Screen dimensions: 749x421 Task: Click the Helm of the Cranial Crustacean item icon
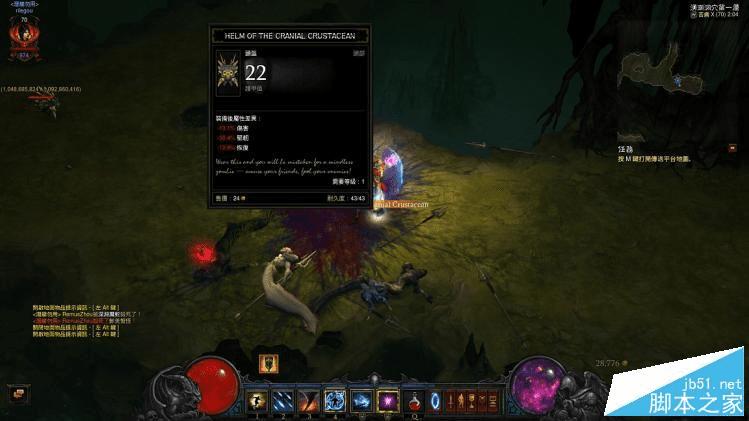[x=227, y=74]
